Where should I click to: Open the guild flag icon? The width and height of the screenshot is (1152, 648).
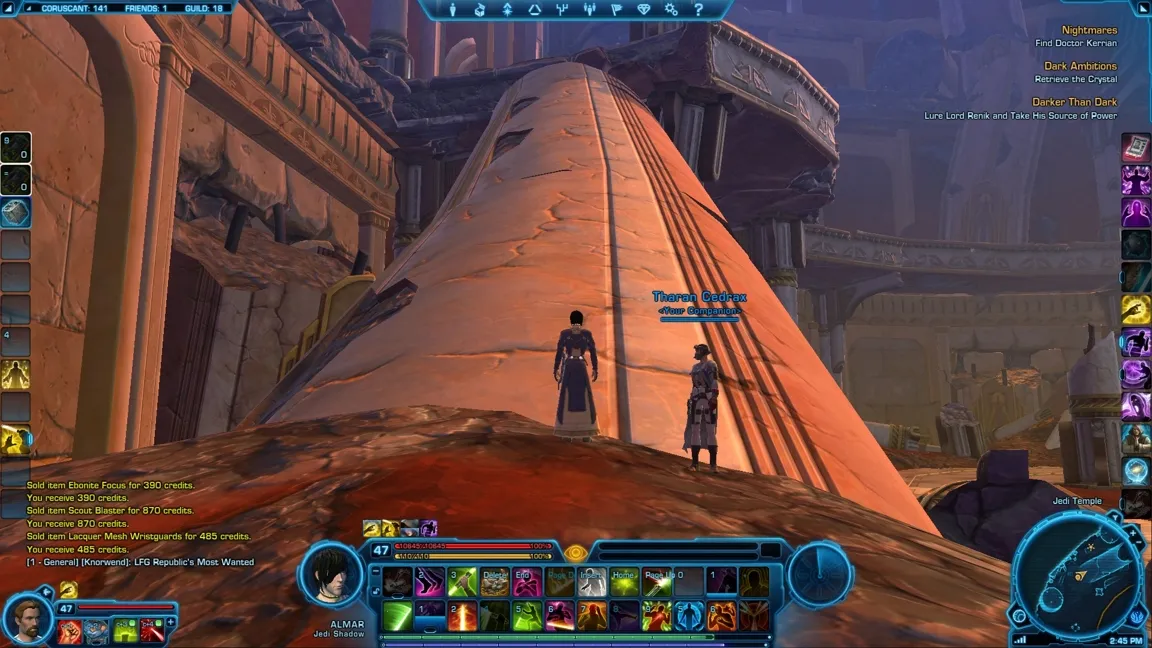coord(616,10)
